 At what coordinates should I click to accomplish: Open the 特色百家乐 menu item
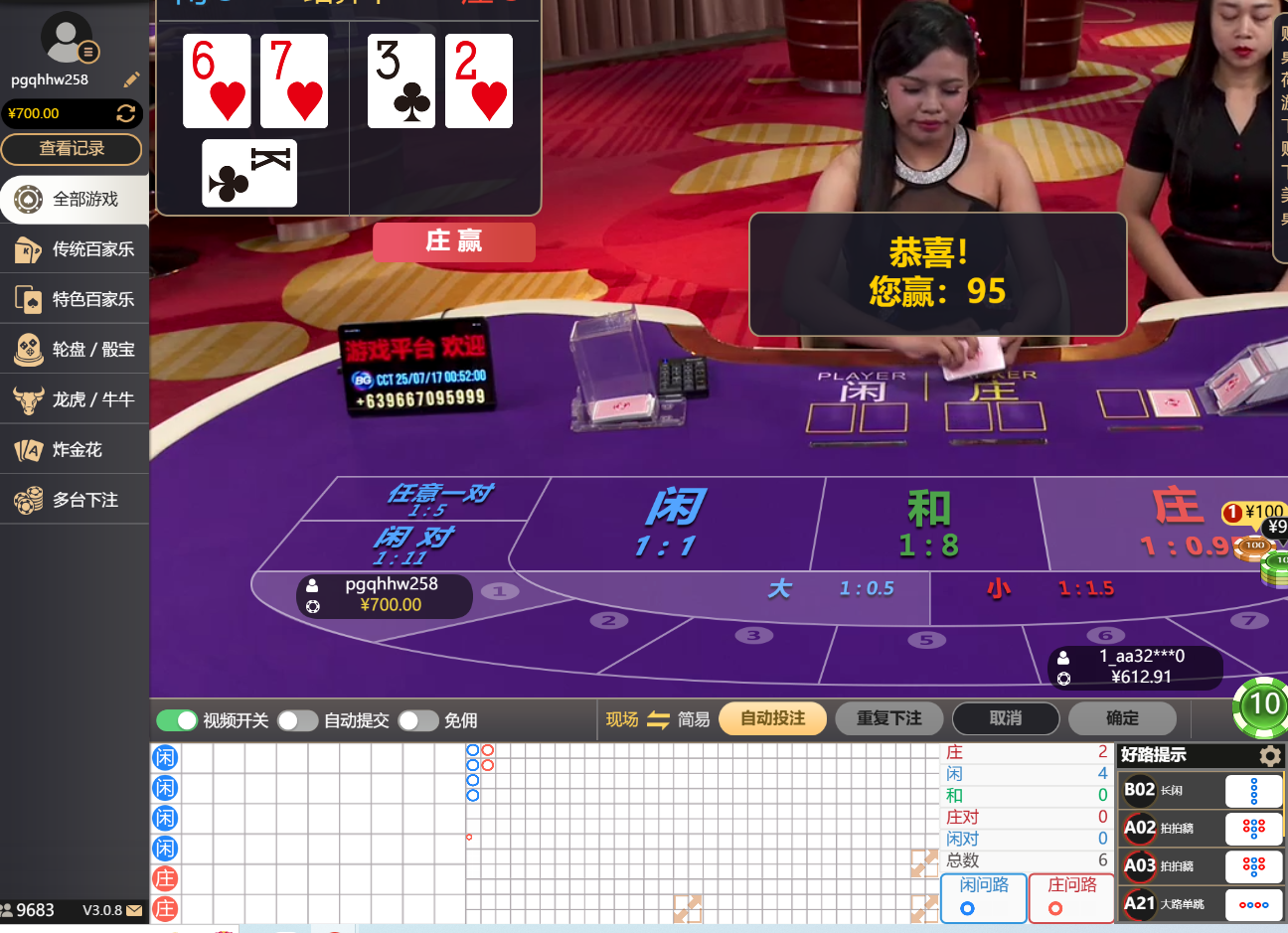point(75,299)
